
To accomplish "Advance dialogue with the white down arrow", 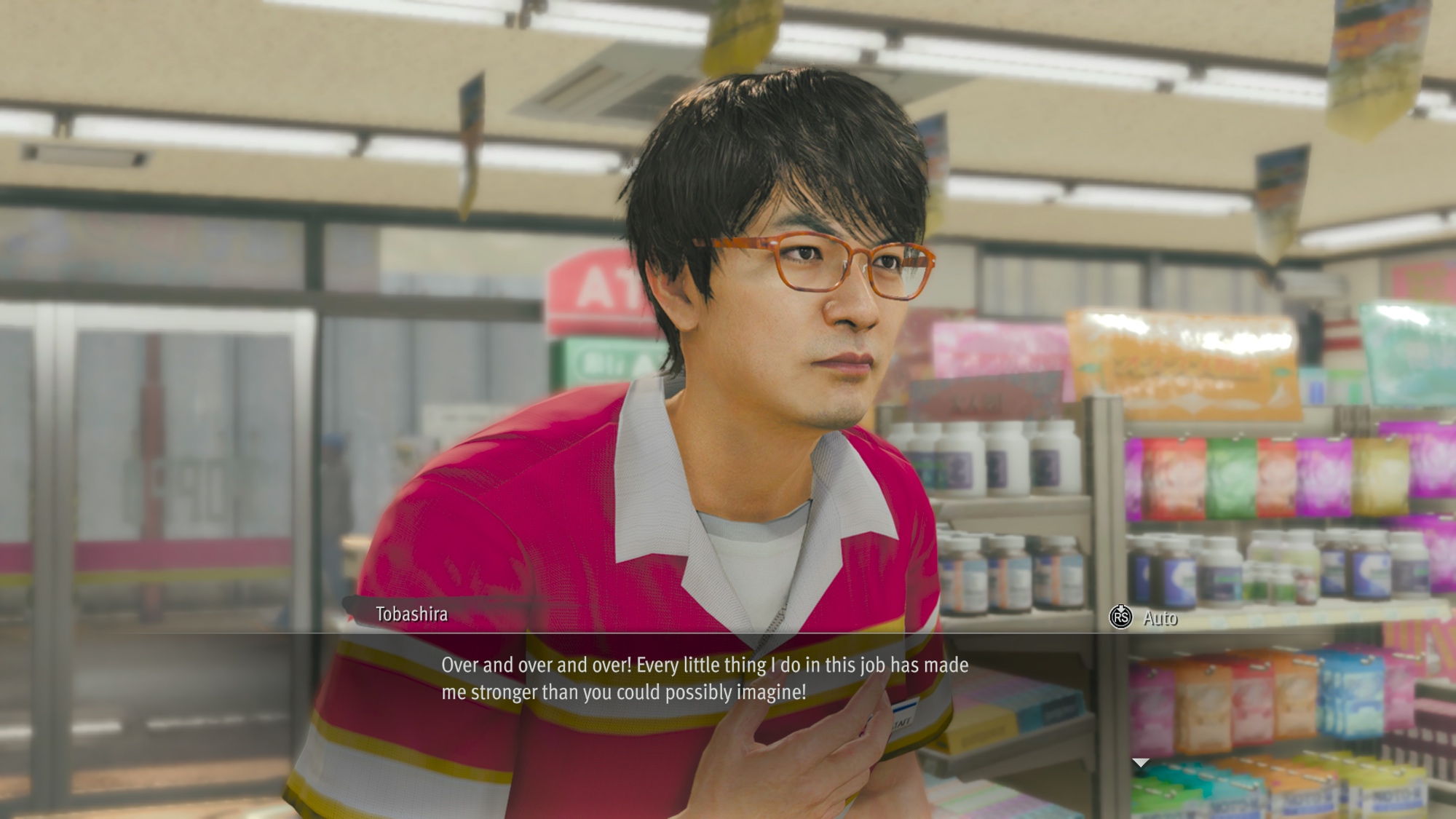I will point(1140,762).
